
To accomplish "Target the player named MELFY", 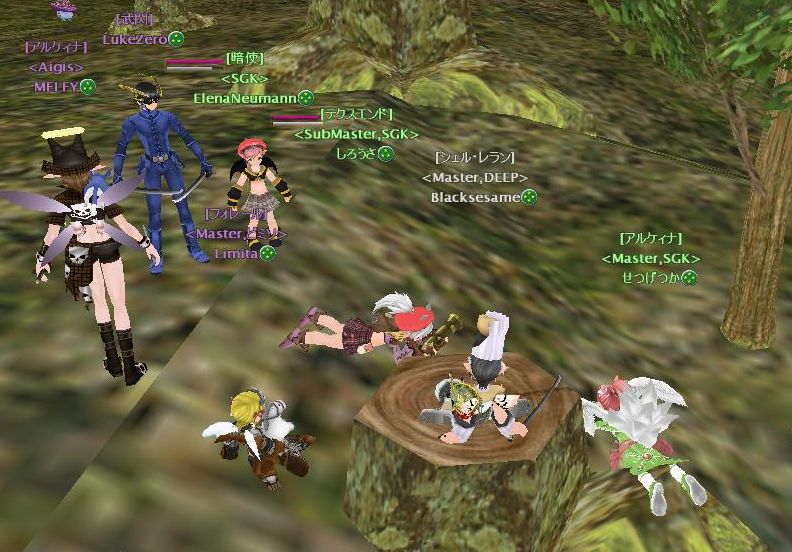I will 57,87.
